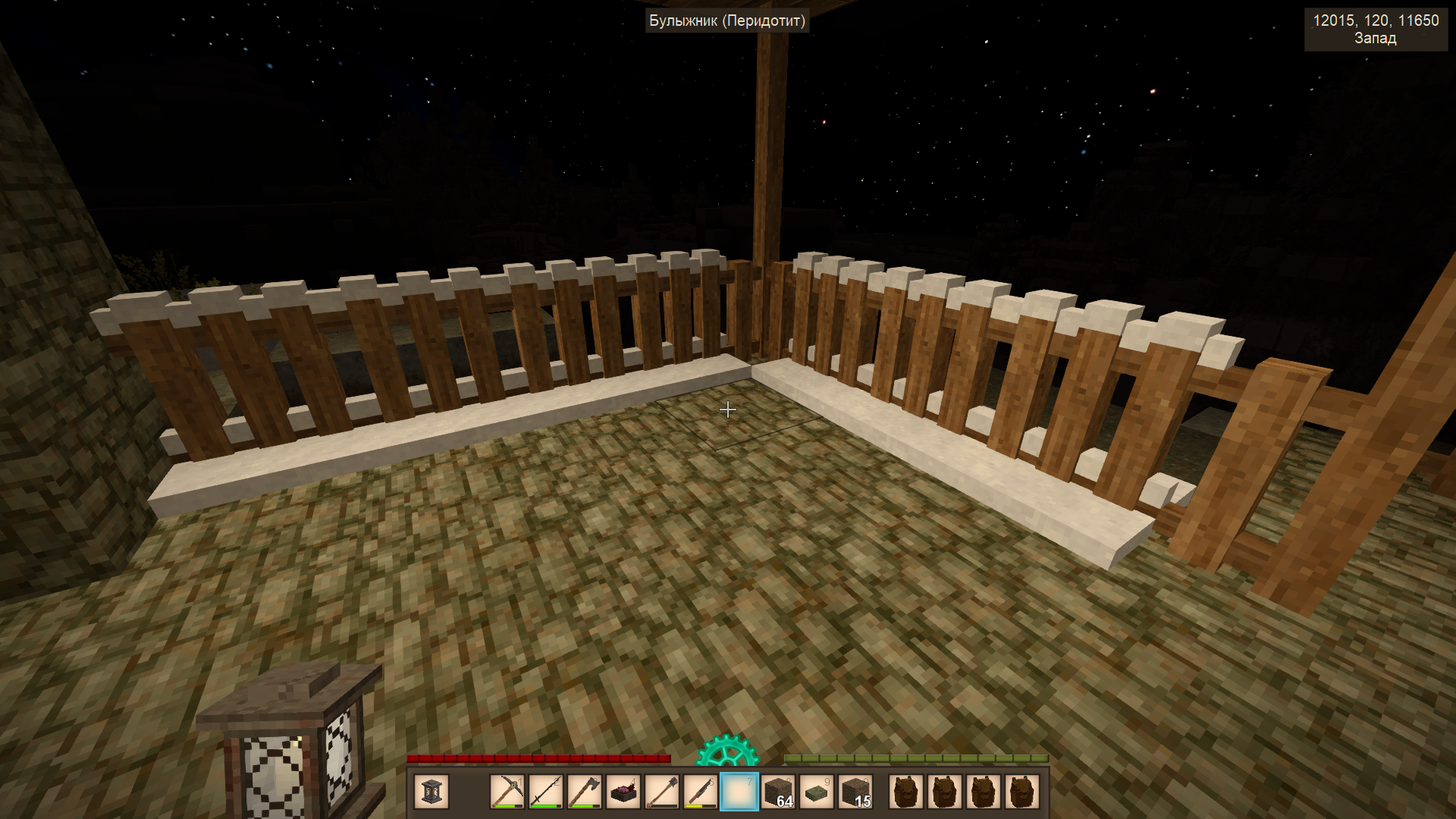
Task: Choose the green slab hotbar slot
Action: (x=817, y=792)
